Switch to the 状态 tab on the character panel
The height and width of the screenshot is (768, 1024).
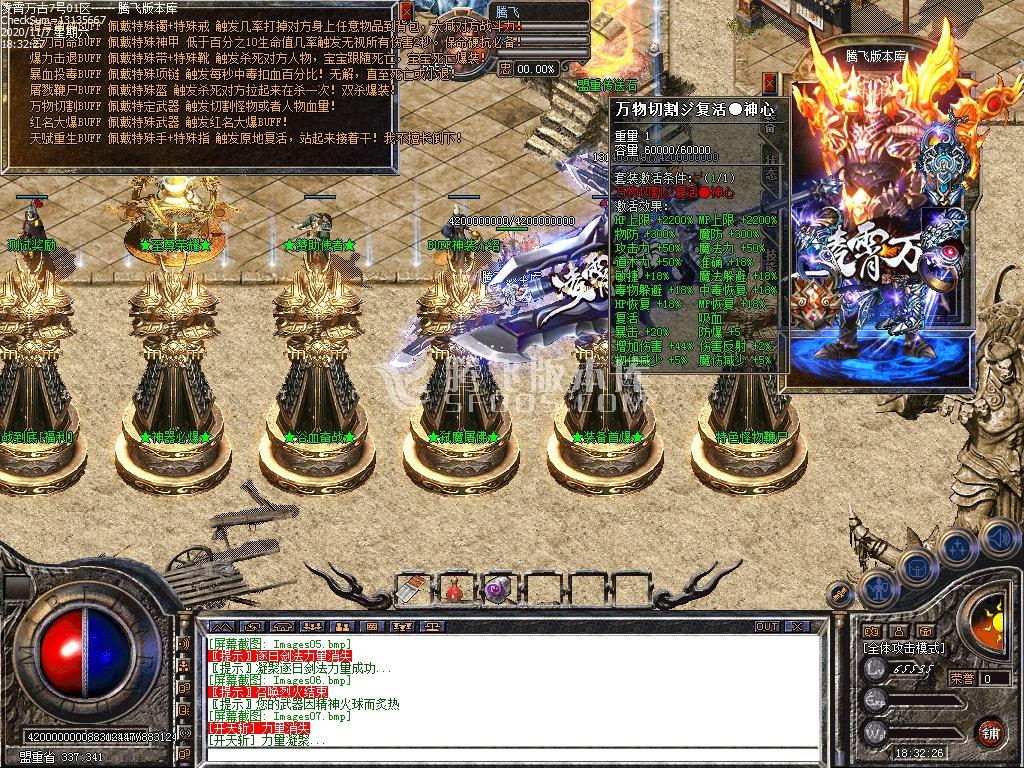click(771, 163)
